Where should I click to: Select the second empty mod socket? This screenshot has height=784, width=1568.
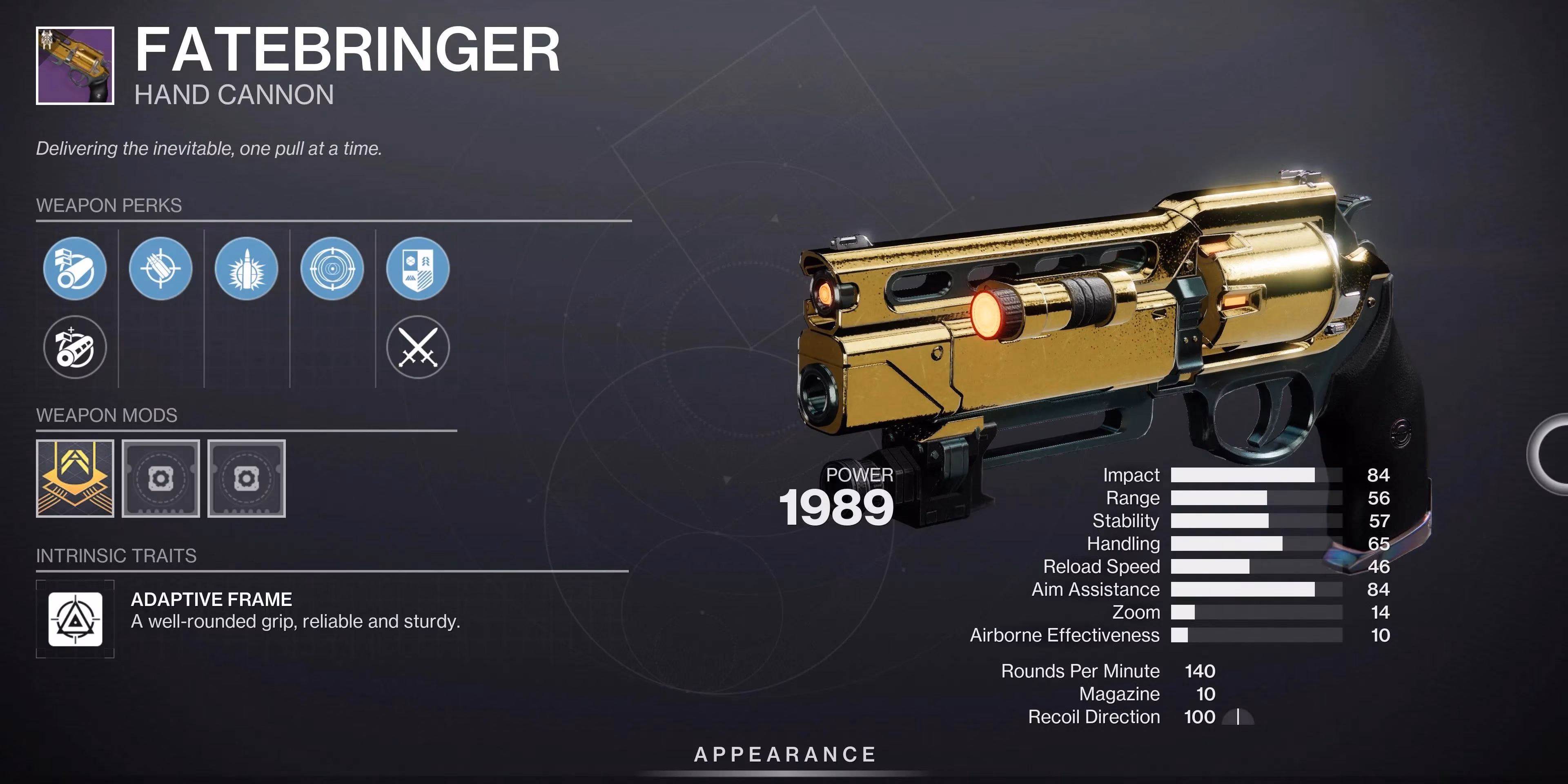tap(247, 479)
